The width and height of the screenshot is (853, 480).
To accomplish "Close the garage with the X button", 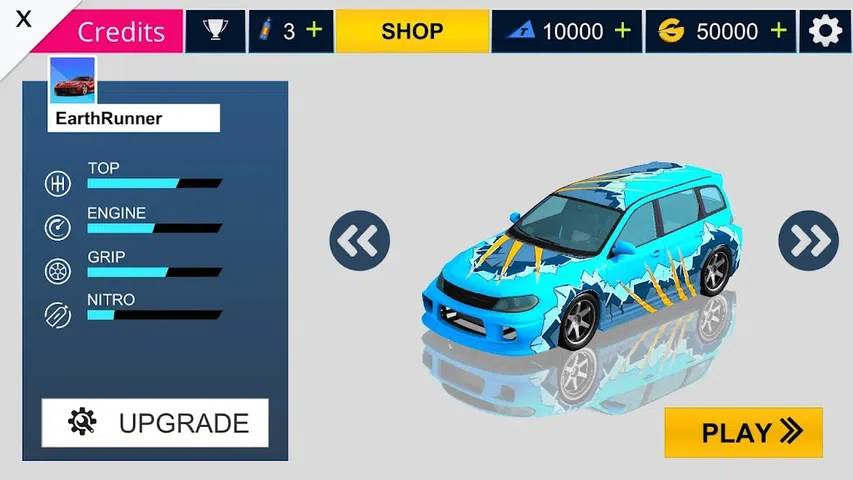I will [x=24, y=19].
